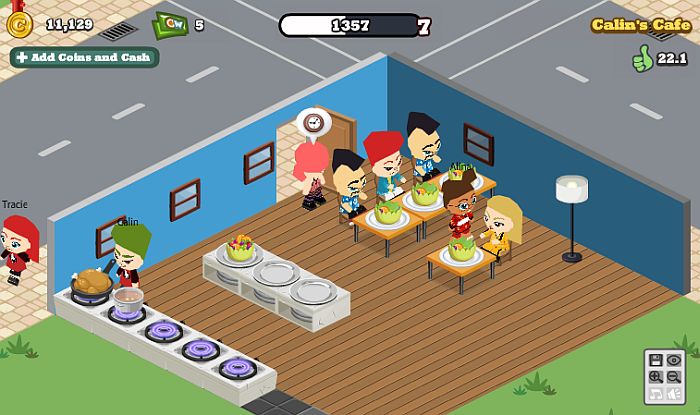
Task: Toggle the music note icon
Action: pyautogui.click(x=654, y=394)
